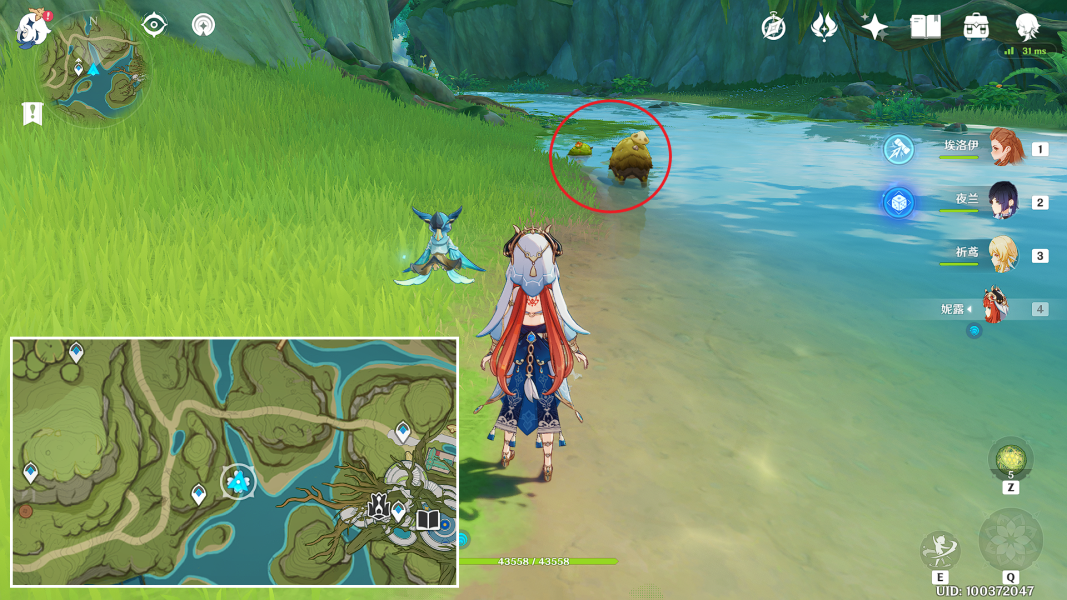
Task: Open the character screen head icon
Action: 1027,27
